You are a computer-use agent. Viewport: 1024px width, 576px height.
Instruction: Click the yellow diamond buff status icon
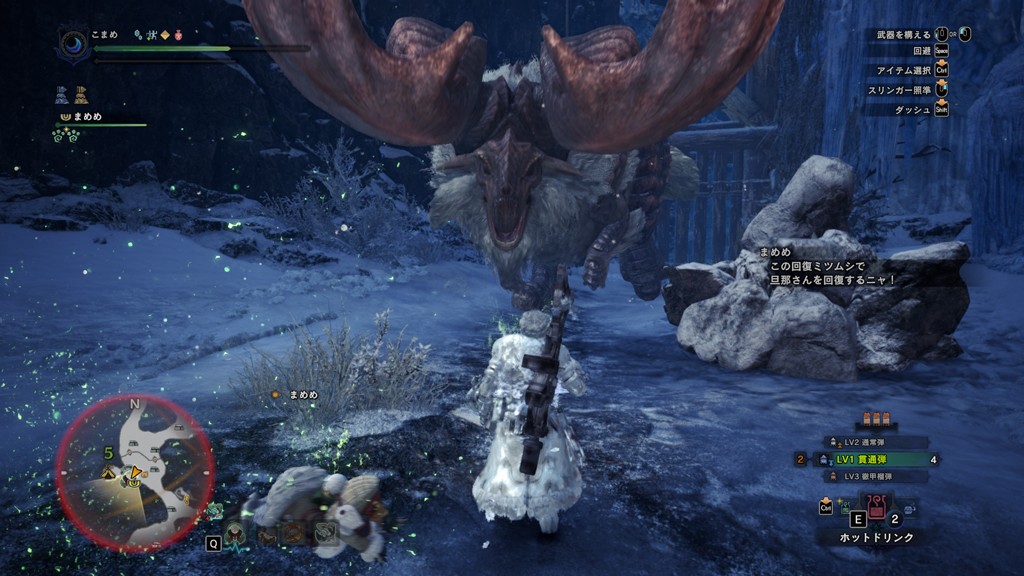coord(164,35)
